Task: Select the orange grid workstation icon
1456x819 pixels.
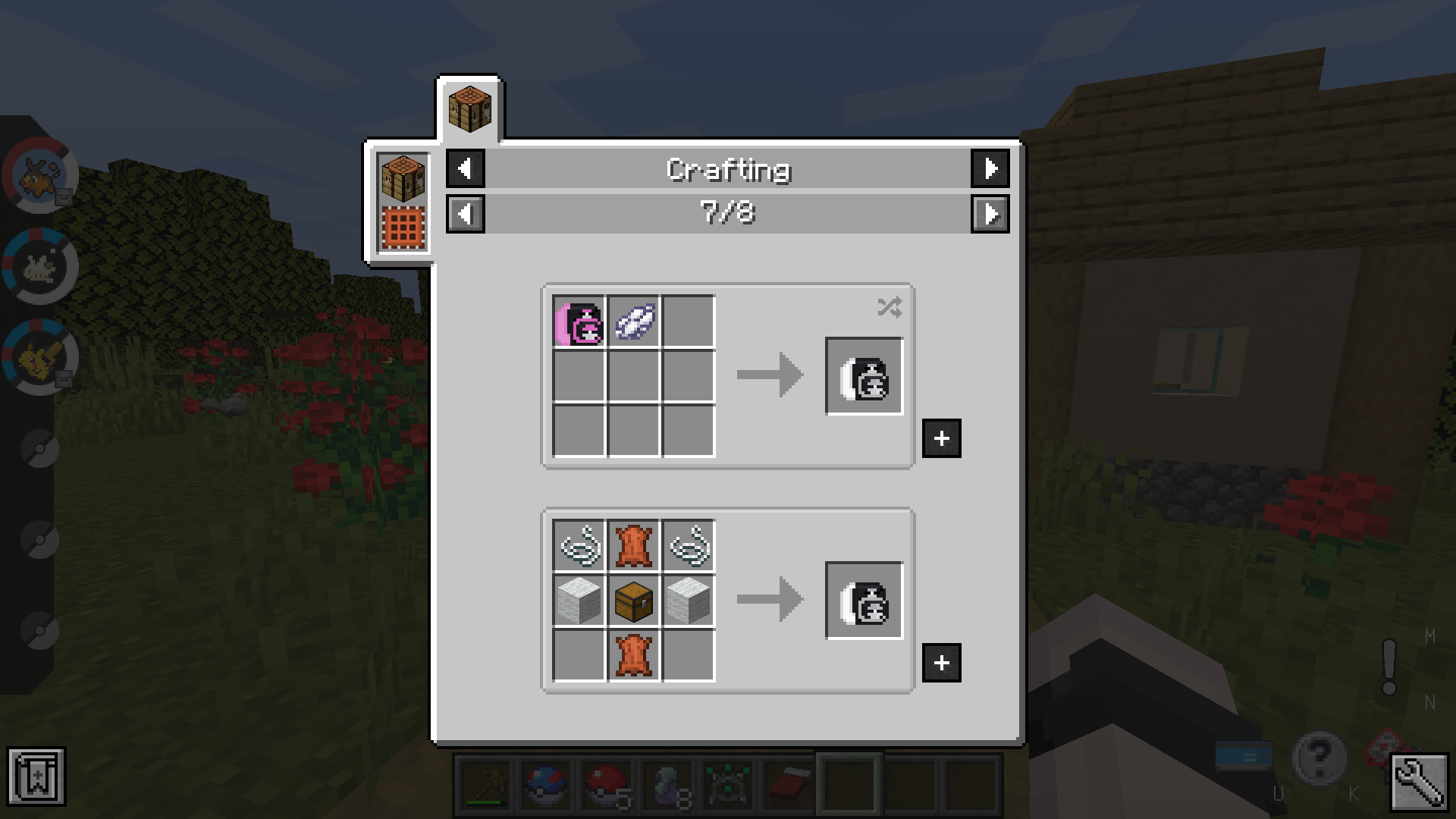Action: click(x=403, y=226)
